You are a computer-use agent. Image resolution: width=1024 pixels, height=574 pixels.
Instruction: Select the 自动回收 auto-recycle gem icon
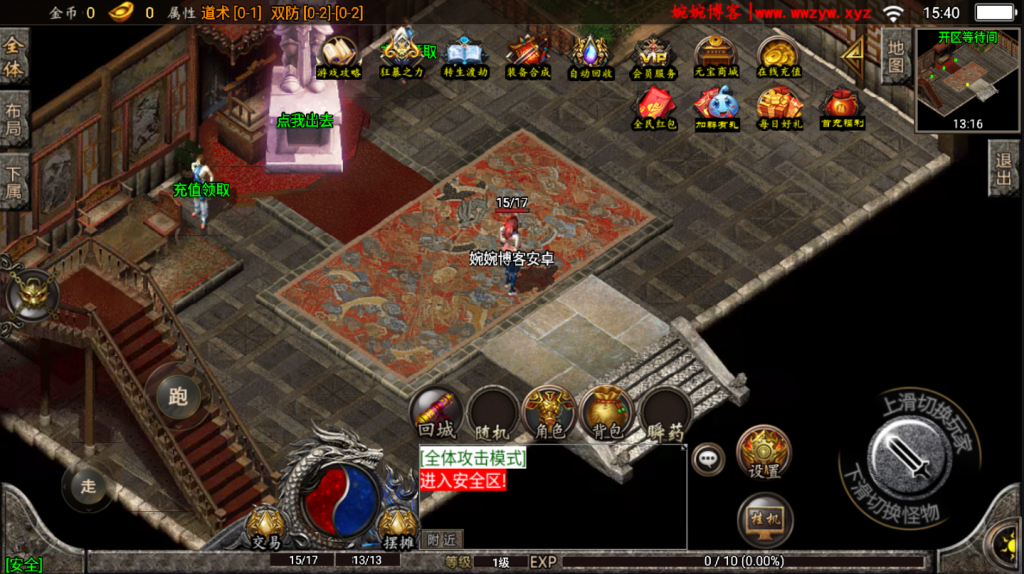590,55
